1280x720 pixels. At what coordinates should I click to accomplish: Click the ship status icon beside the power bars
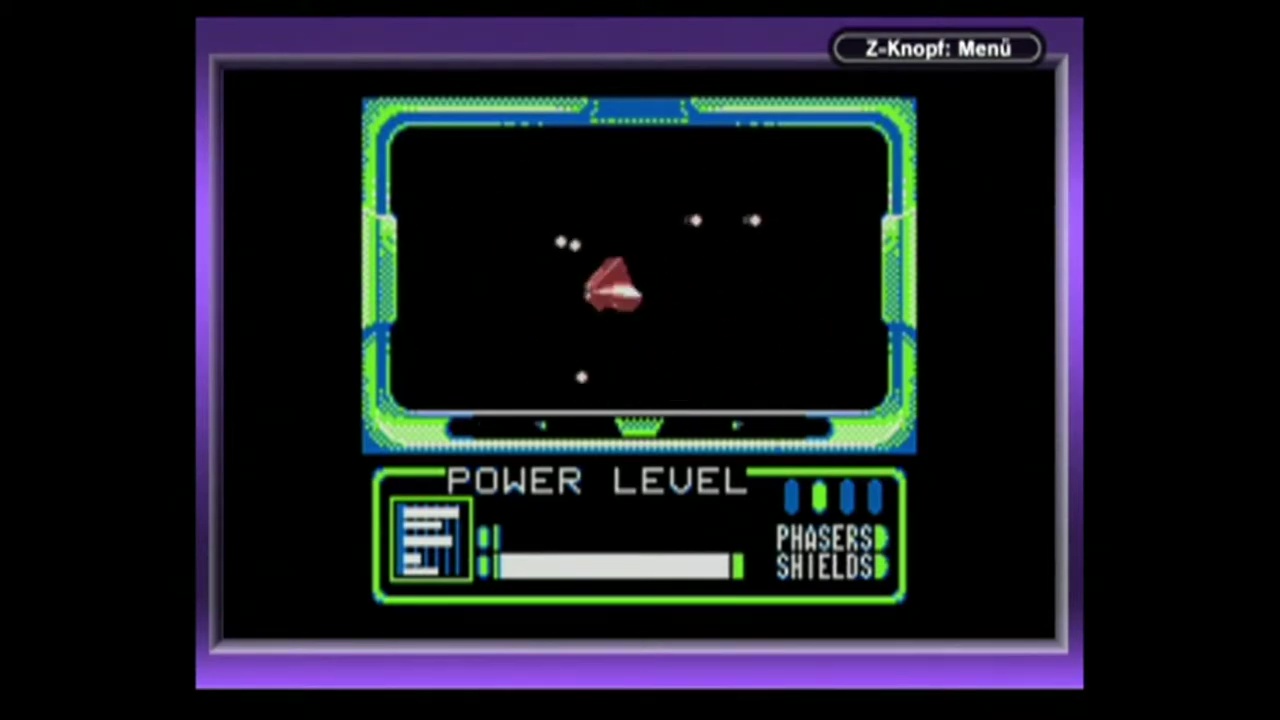click(x=431, y=541)
